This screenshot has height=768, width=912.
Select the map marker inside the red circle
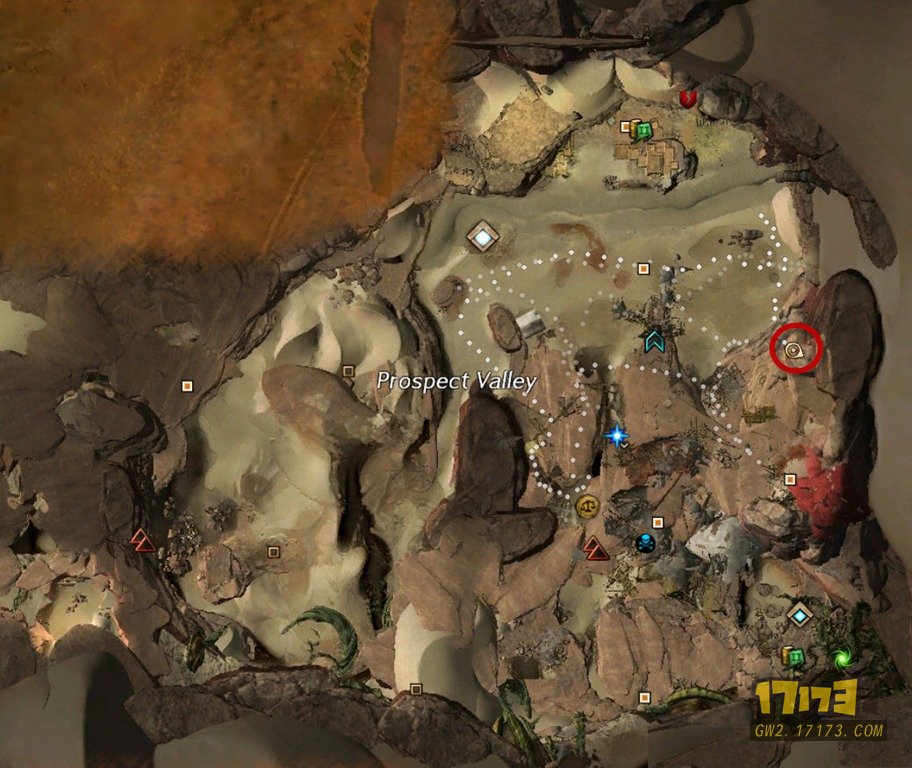pos(796,350)
